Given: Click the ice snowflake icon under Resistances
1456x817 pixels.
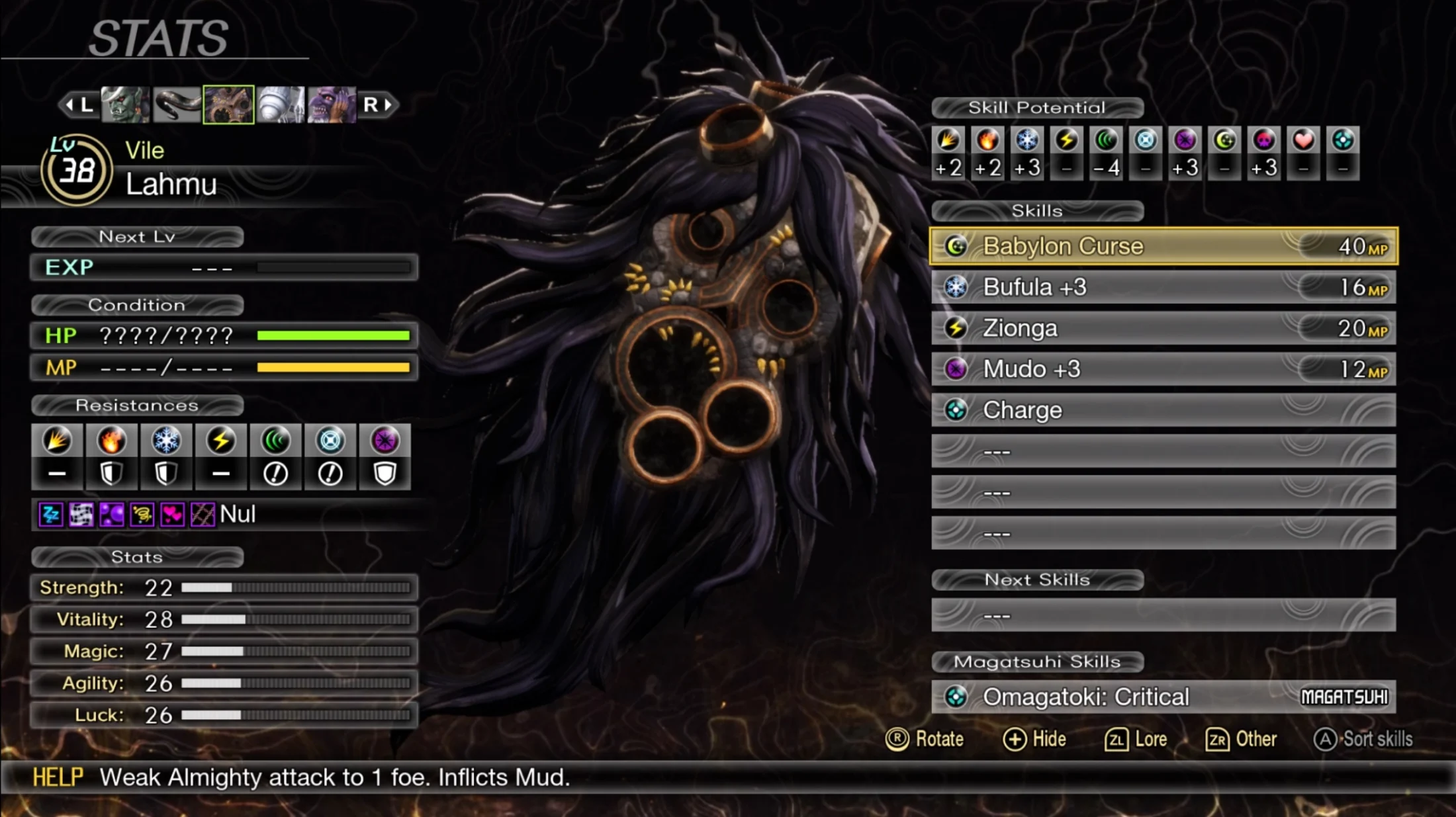Looking at the screenshot, I should [166, 441].
